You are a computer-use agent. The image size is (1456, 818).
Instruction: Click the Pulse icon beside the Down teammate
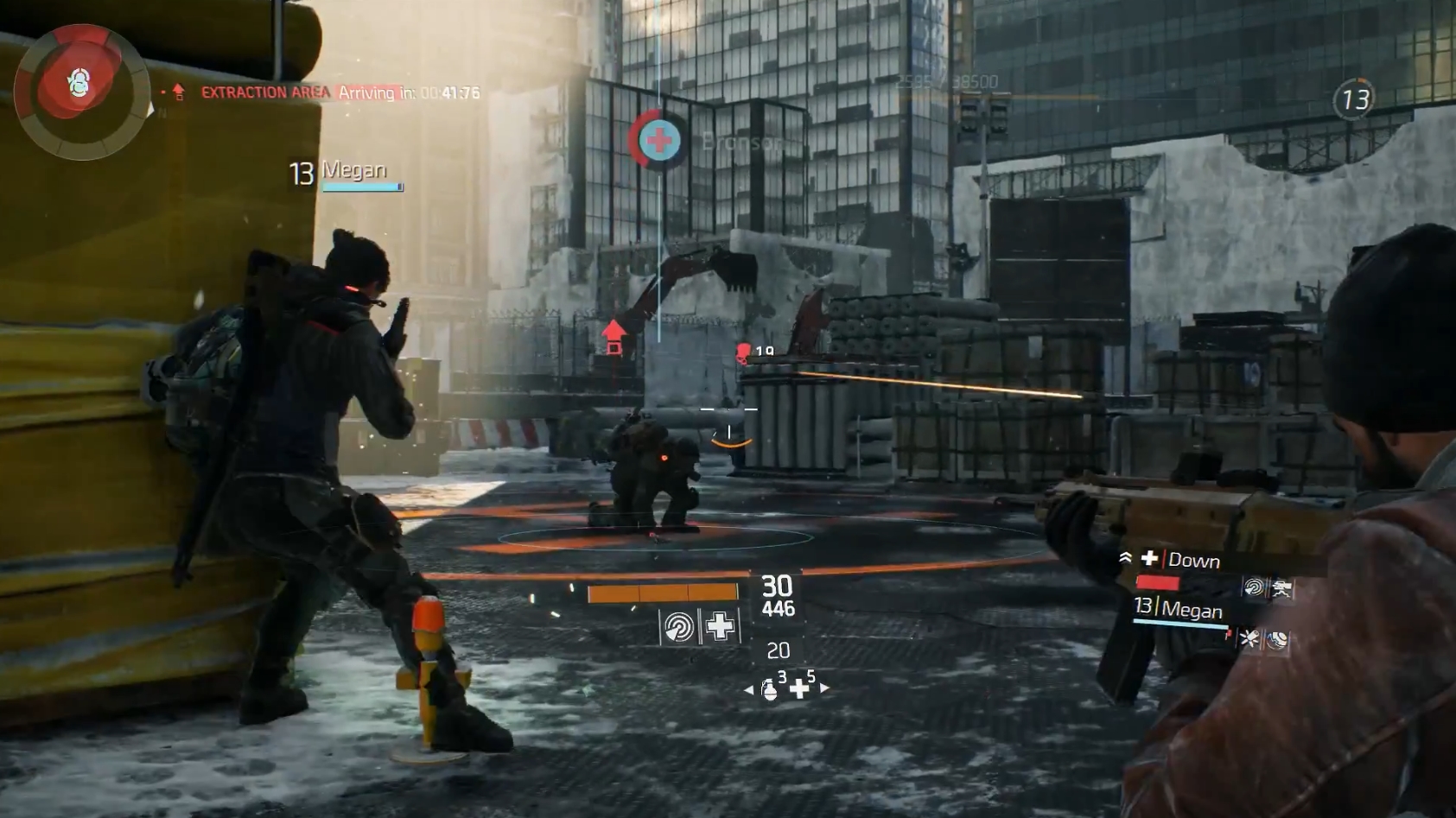point(1255,587)
